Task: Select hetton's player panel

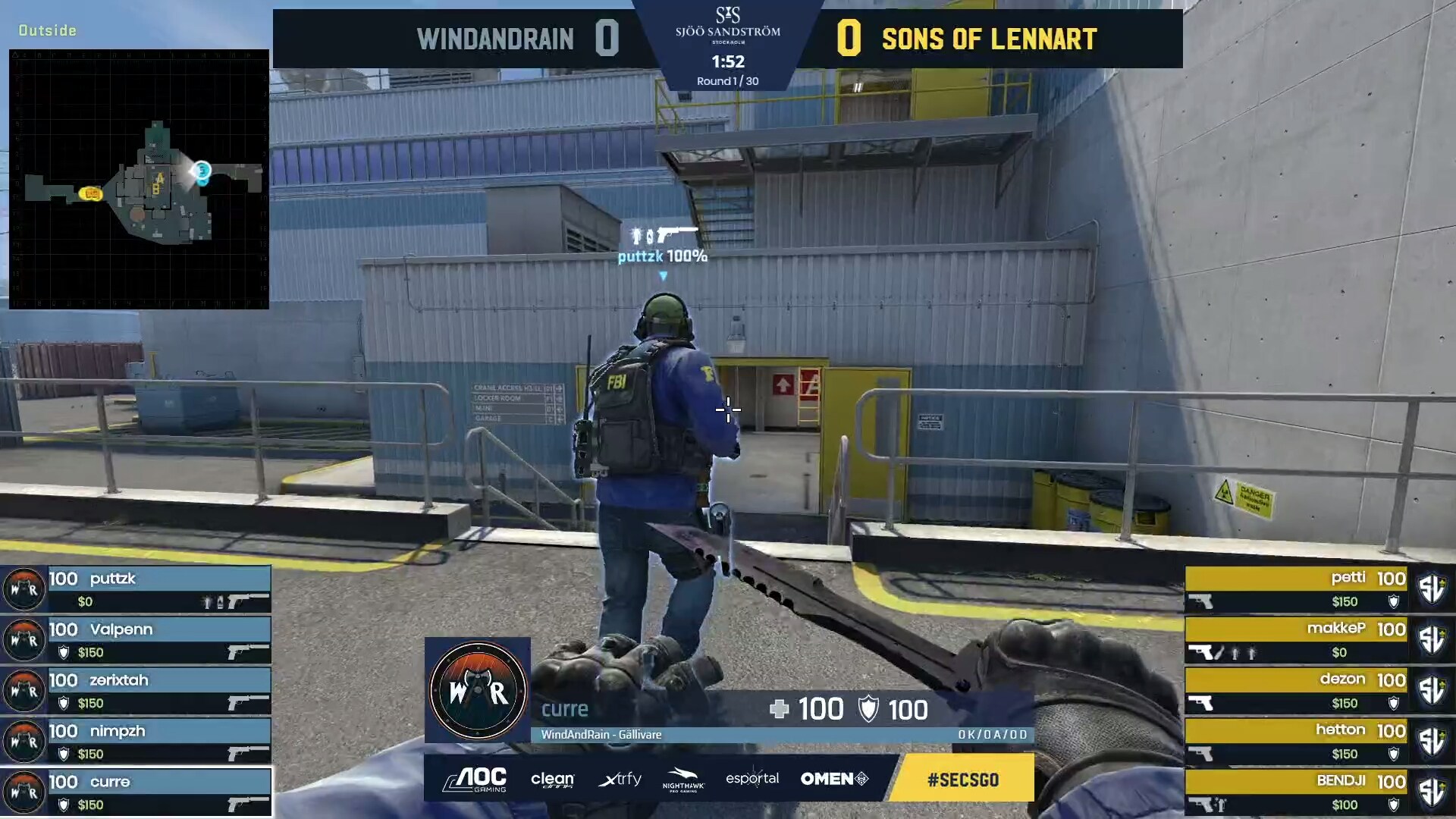Action: [x=1297, y=742]
